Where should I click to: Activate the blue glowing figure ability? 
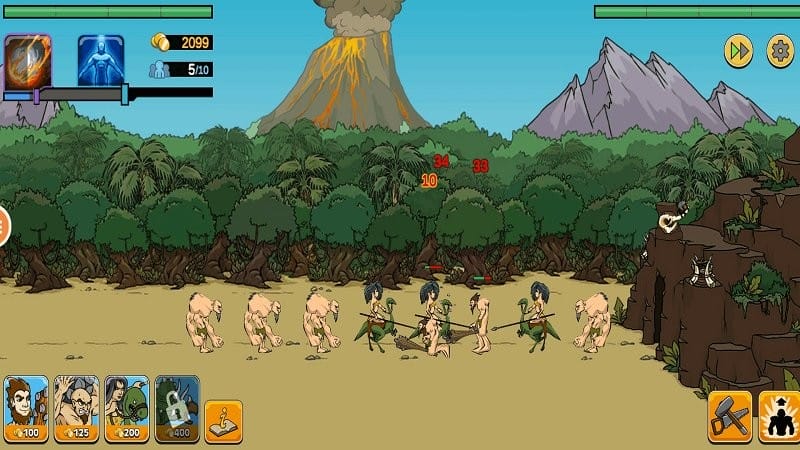tap(101, 60)
